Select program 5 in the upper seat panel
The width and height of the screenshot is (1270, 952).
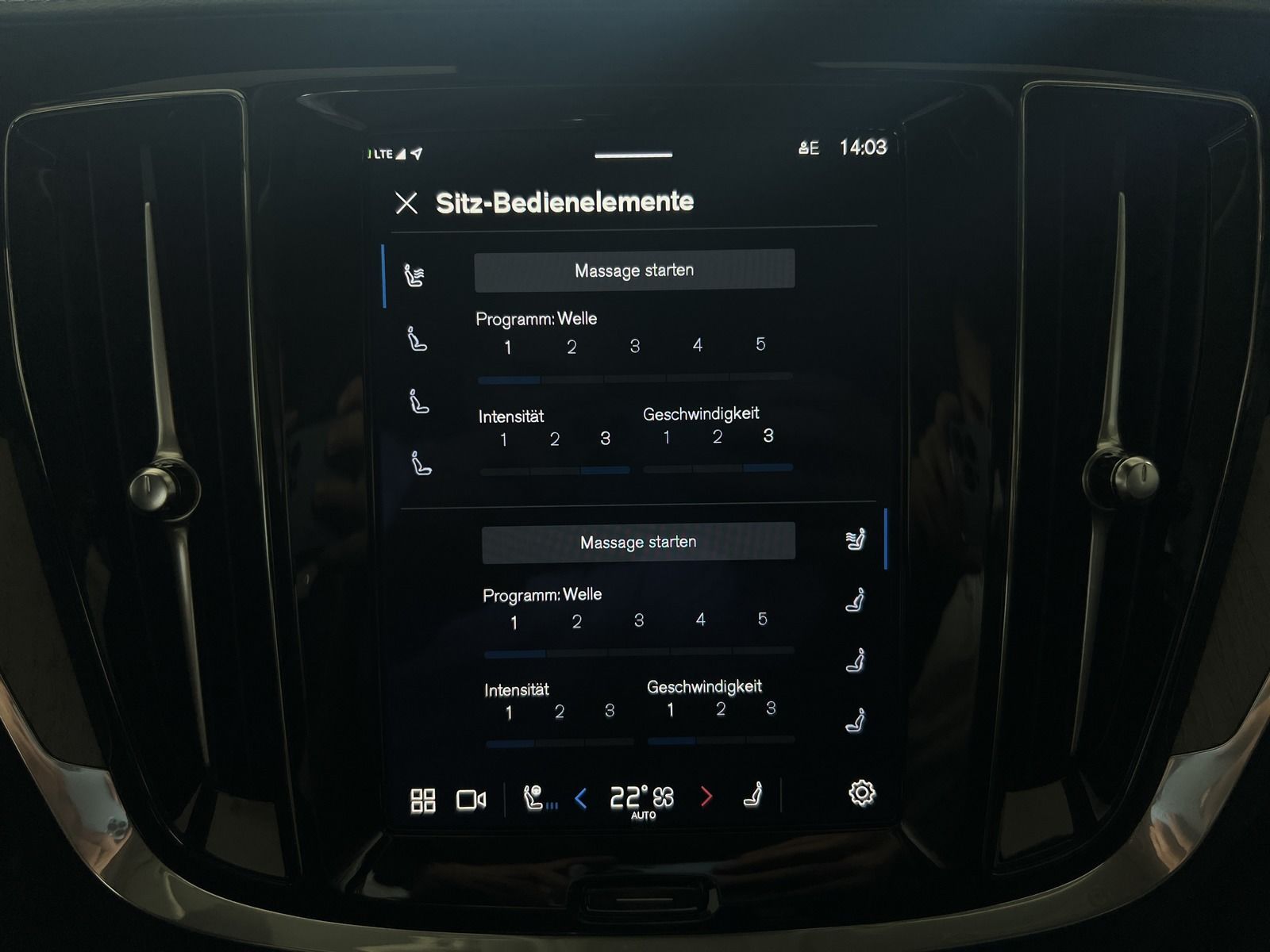point(760,344)
